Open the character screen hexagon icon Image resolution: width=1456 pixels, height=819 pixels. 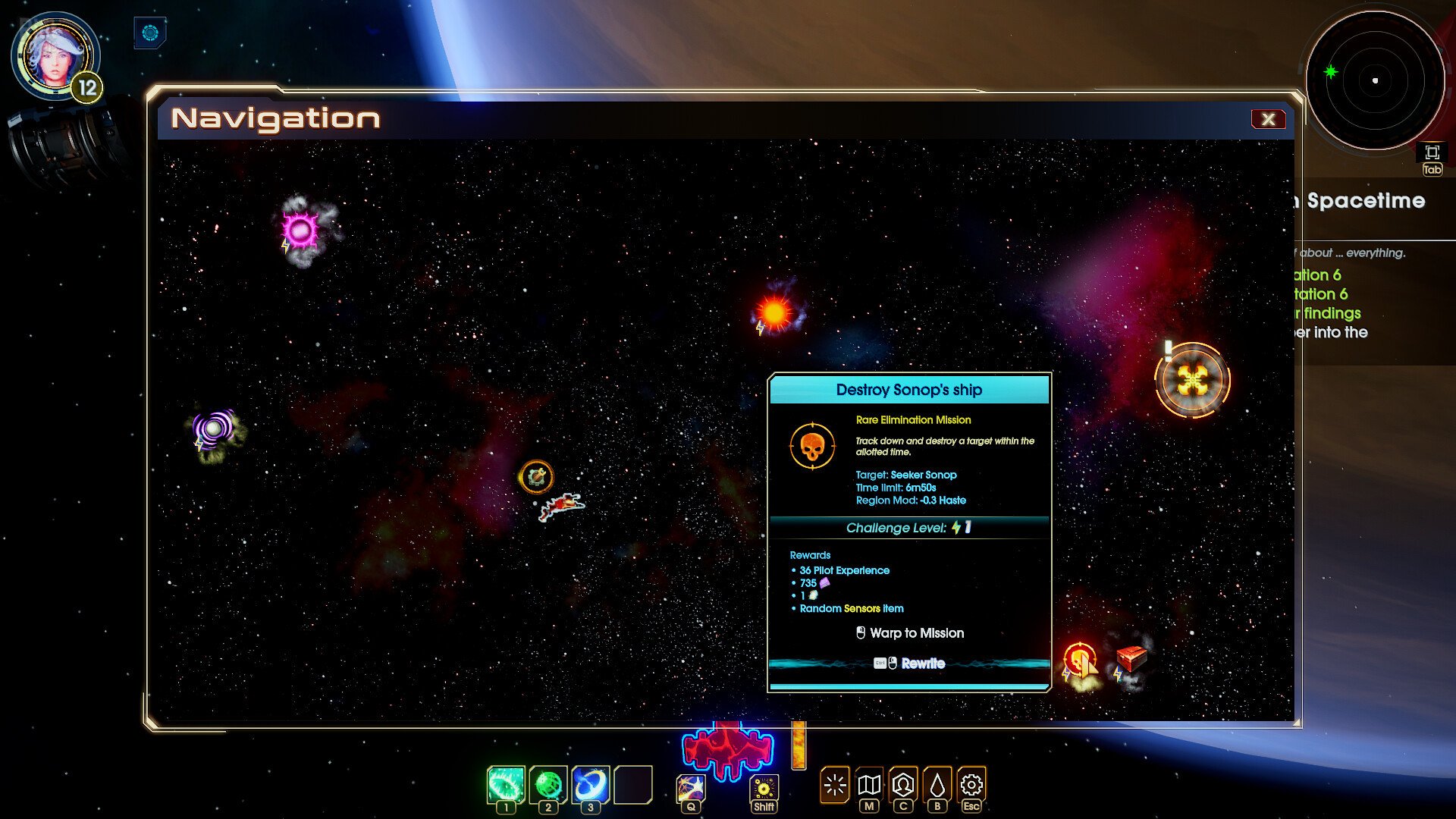pyautogui.click(x=903, y=785)
